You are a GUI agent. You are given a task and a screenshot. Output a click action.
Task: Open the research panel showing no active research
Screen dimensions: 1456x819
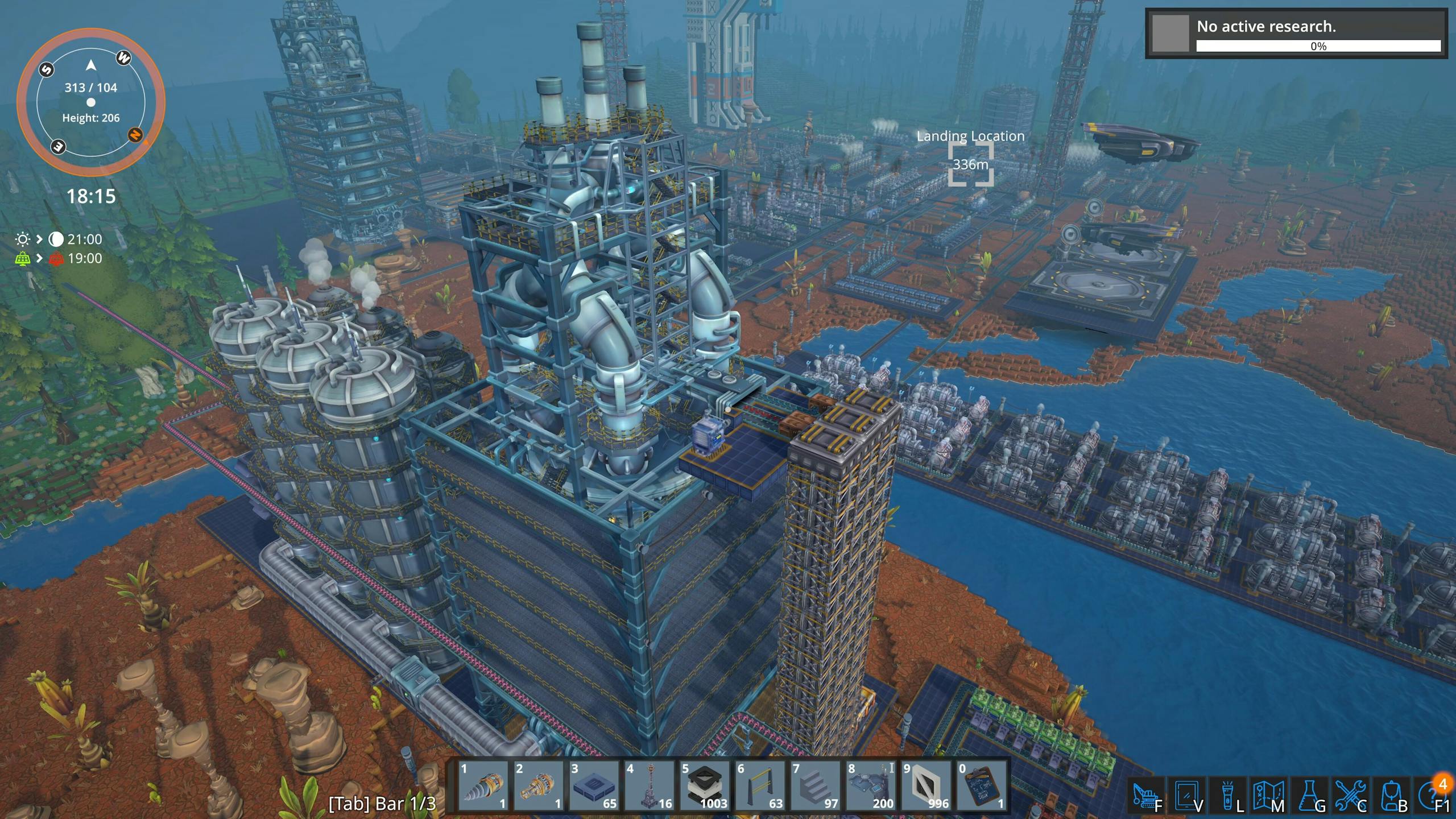[1295, 34]
